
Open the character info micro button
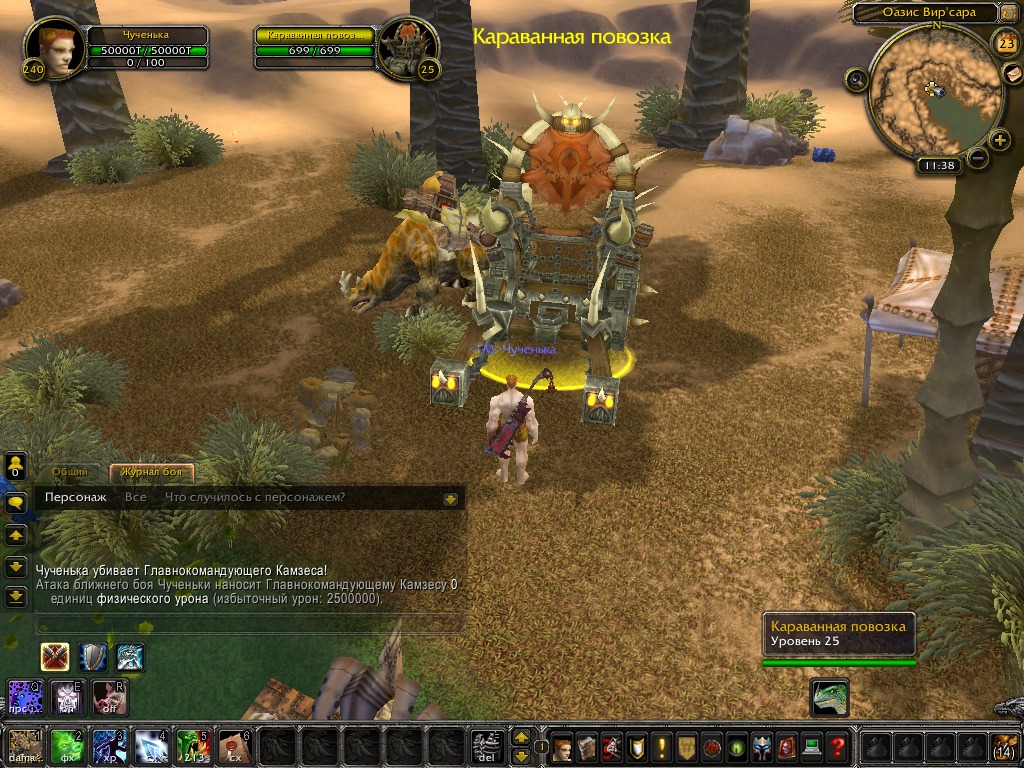563,746
